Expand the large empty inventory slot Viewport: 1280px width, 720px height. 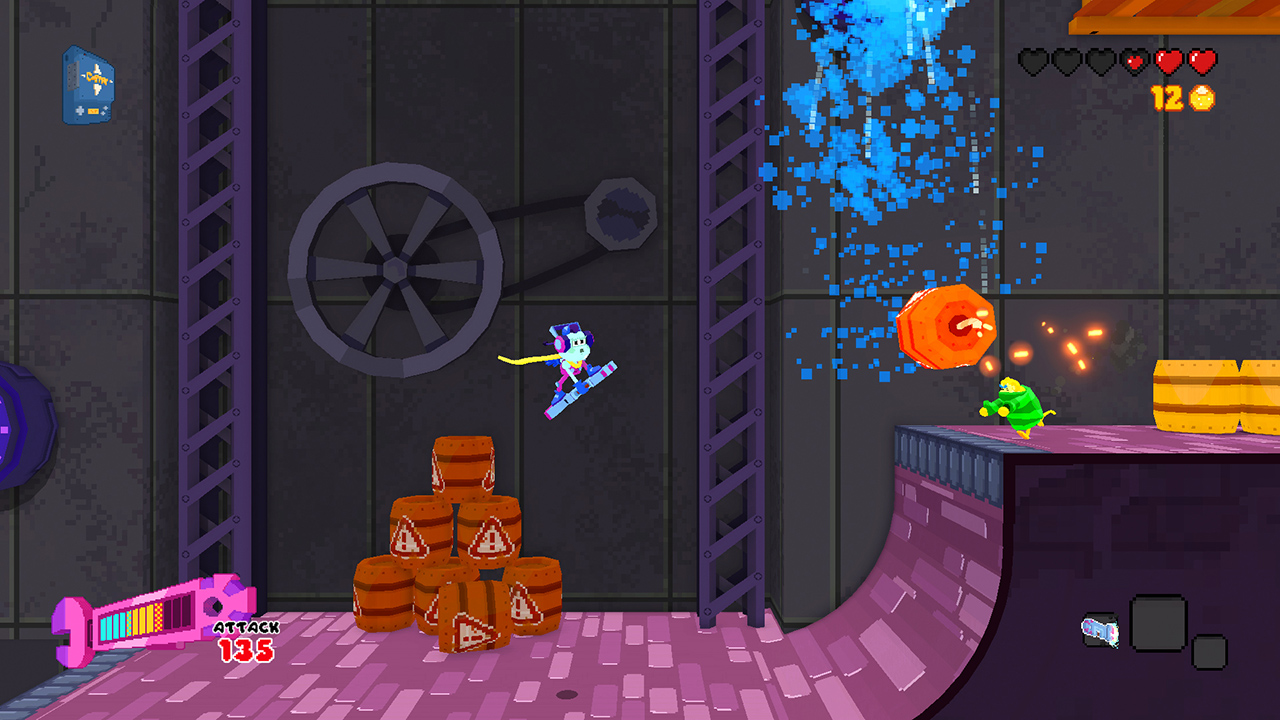point(1158,622)
